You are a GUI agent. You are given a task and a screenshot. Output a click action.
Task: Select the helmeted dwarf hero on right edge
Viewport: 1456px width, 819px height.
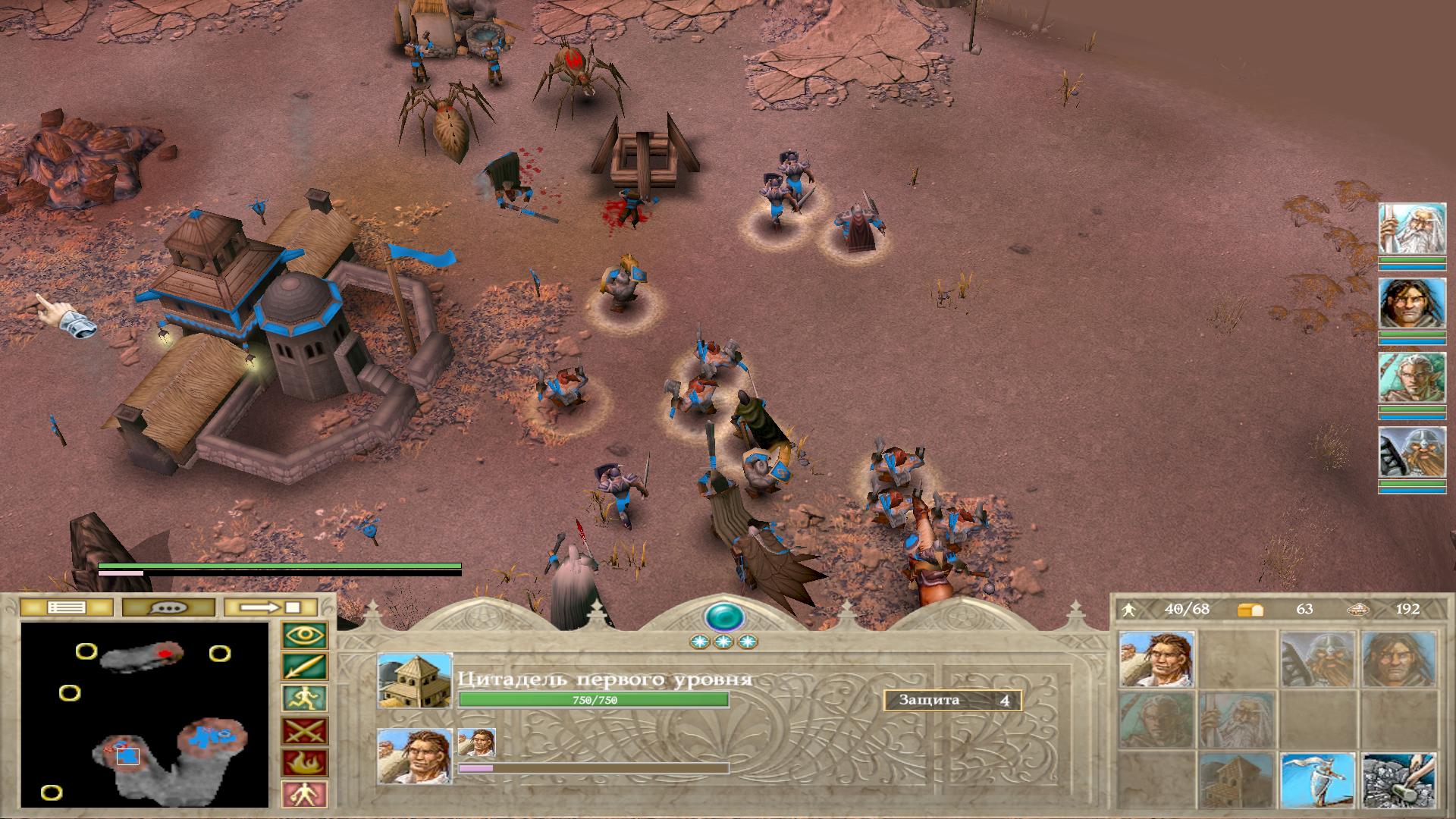(1412, 453)
